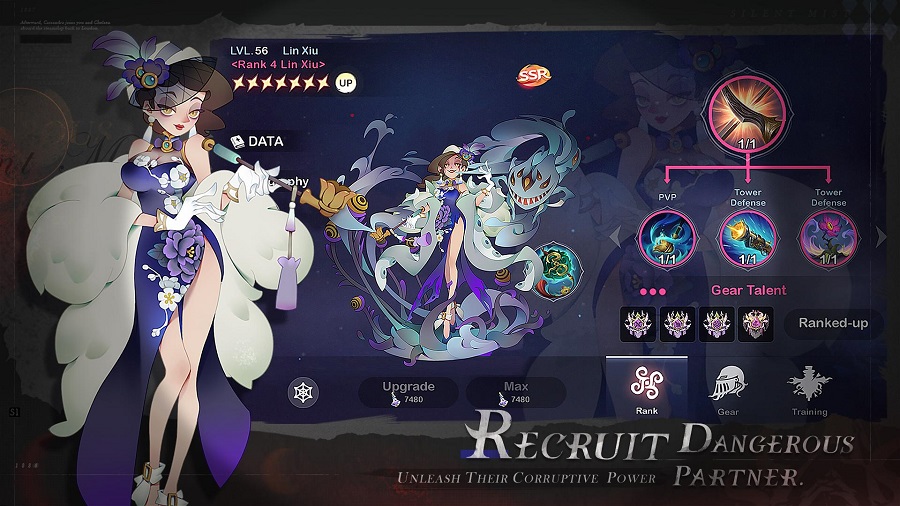900x506 pixels.
Task: Tap the Upgrade button costing 7480
Action: pos(407,391)
